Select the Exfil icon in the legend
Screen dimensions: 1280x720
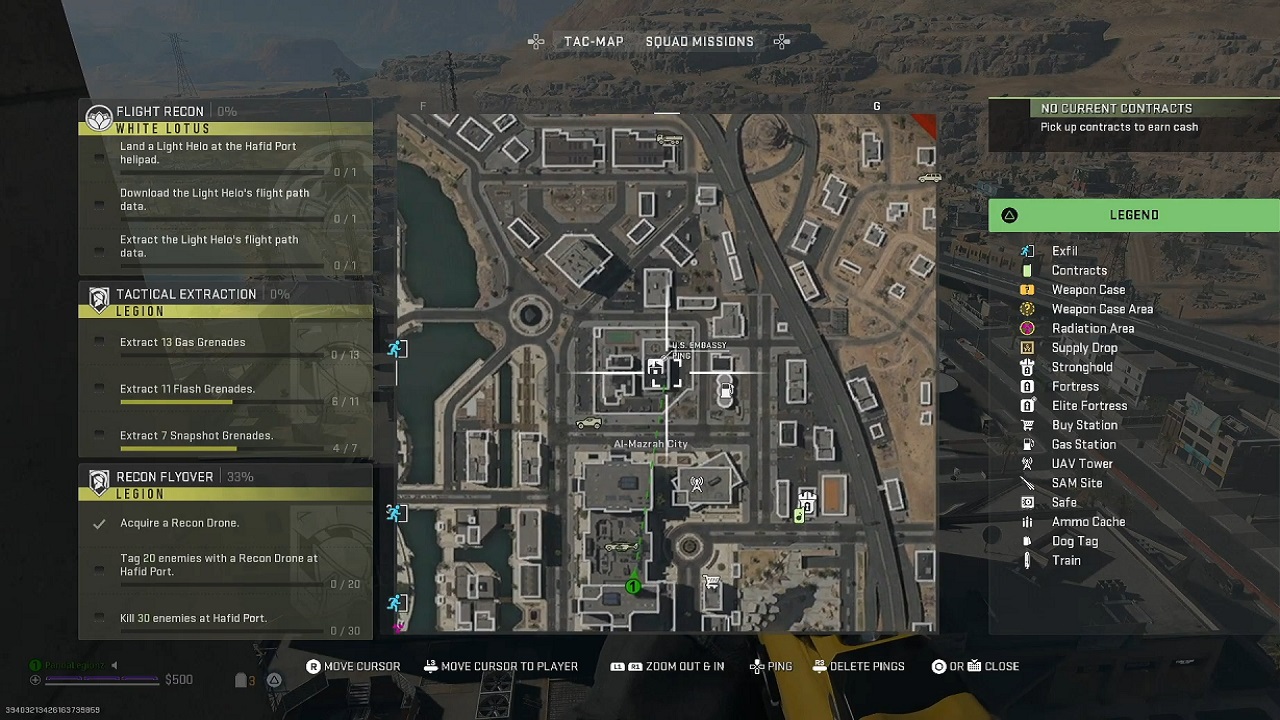coord(1027,250)
